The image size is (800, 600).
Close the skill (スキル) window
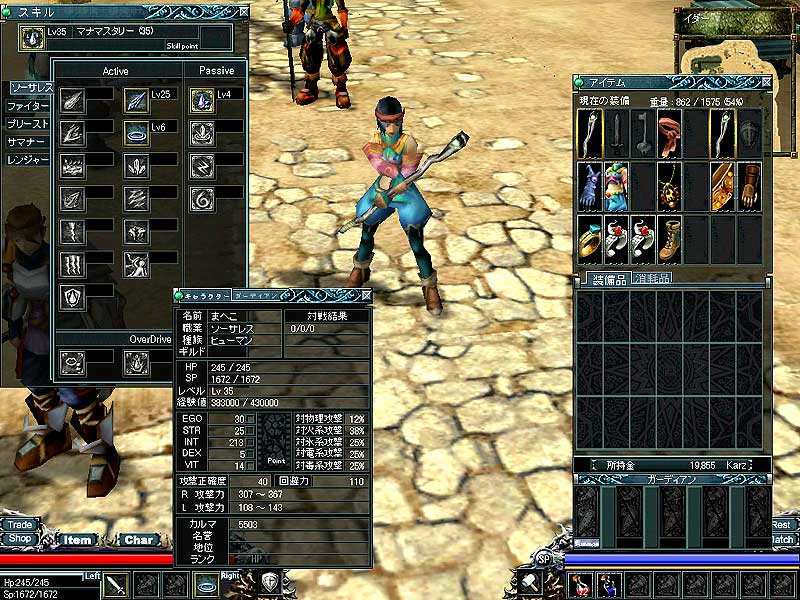click(243, 11)
